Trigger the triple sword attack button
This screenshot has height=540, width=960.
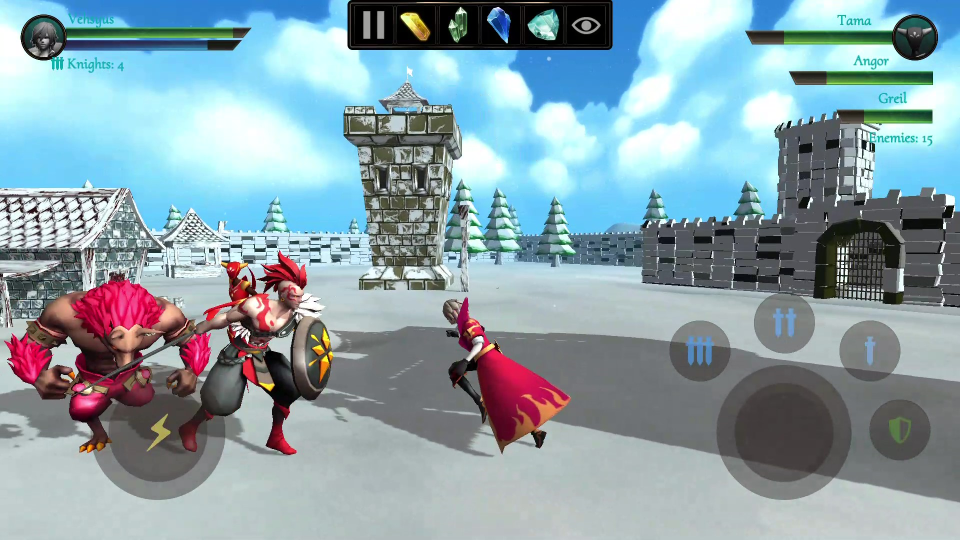tap(700, 350)
